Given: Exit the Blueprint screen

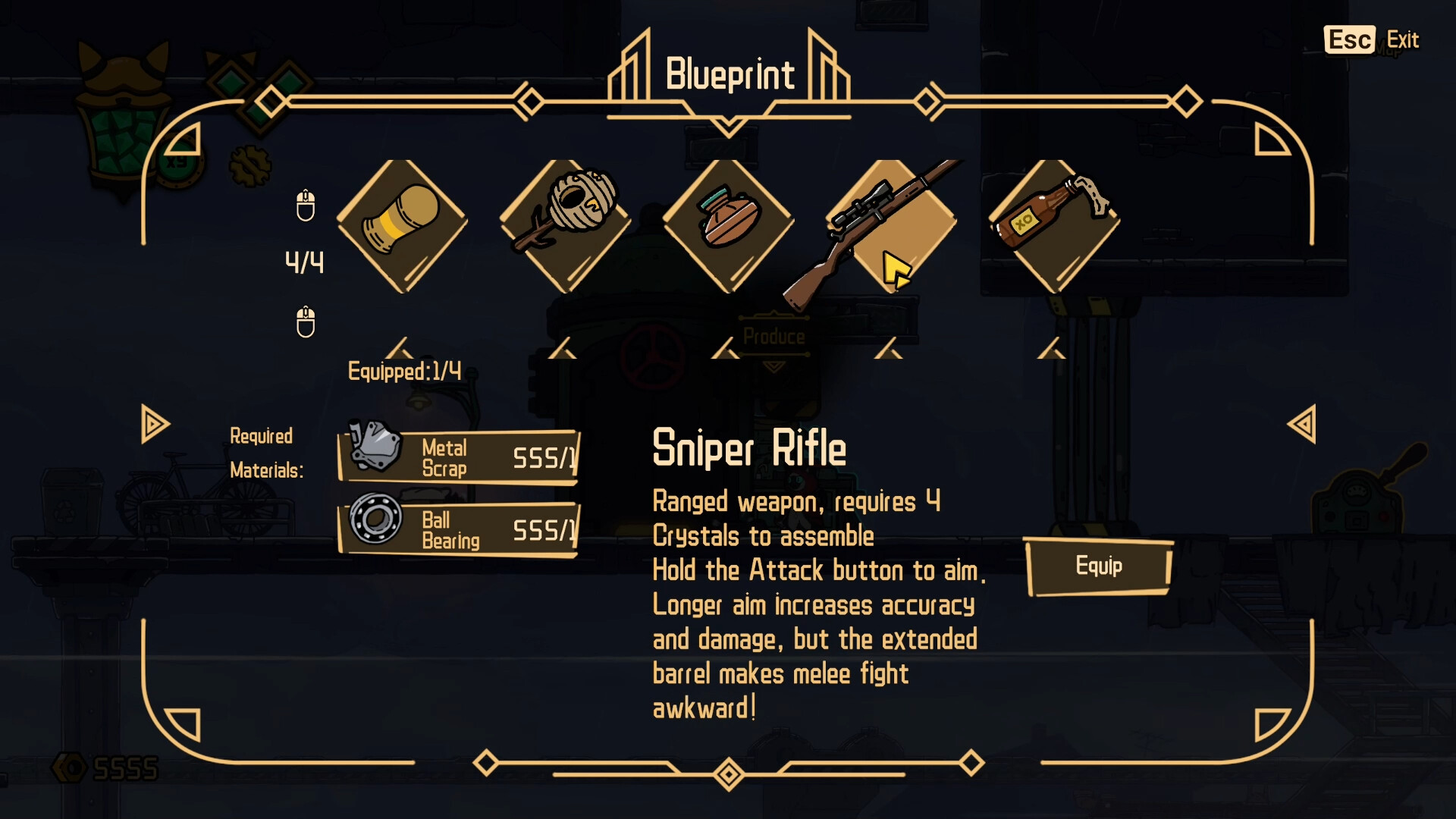Looking at the screenshot, I should 1371,40.
